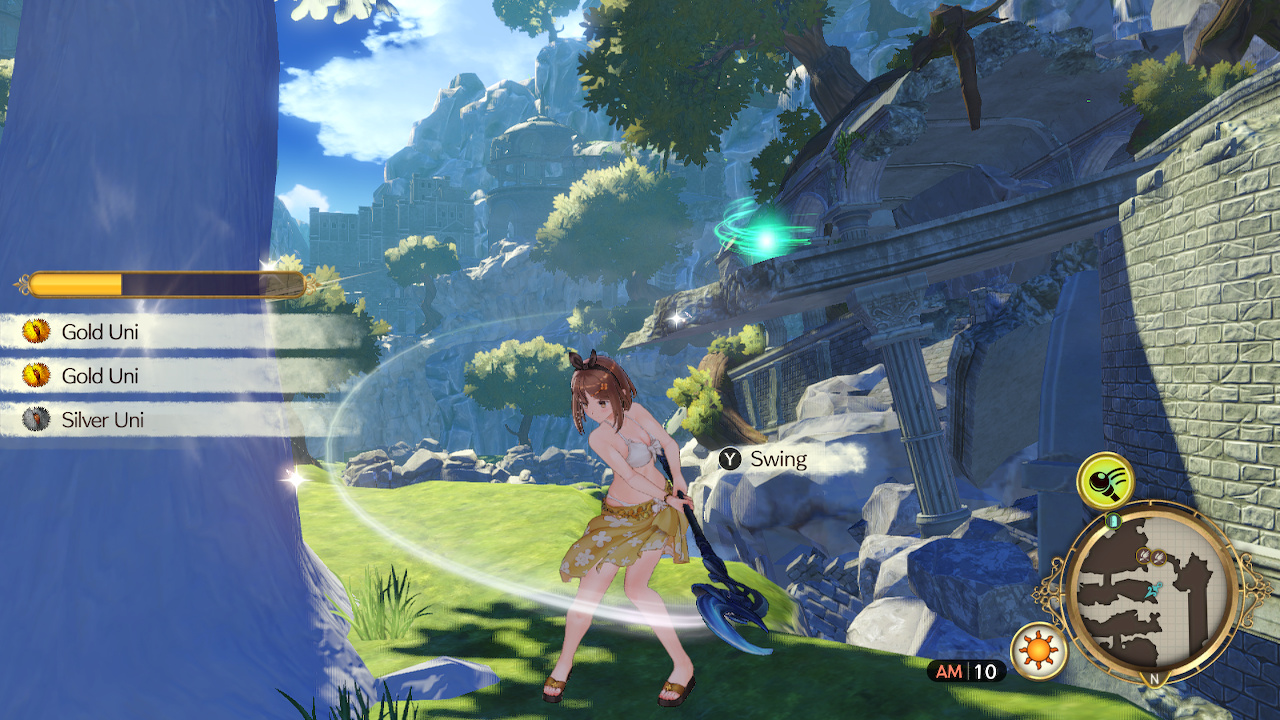Screen dimensions: 1280x720
Task: Click the gathering progress gauge bar
Action: [x=150, y=281]
